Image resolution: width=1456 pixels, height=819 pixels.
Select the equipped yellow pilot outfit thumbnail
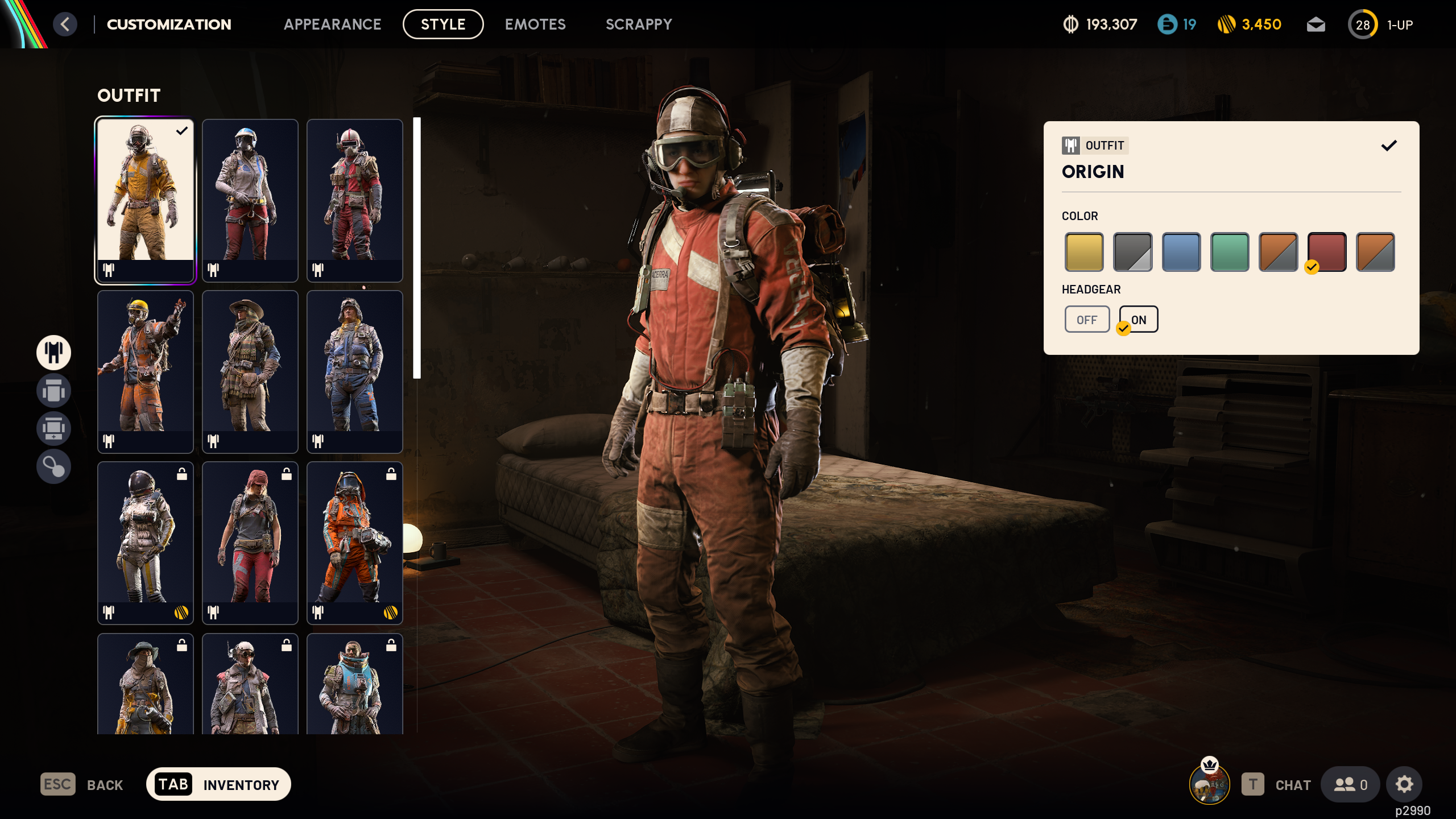click(x=146, y=200)
